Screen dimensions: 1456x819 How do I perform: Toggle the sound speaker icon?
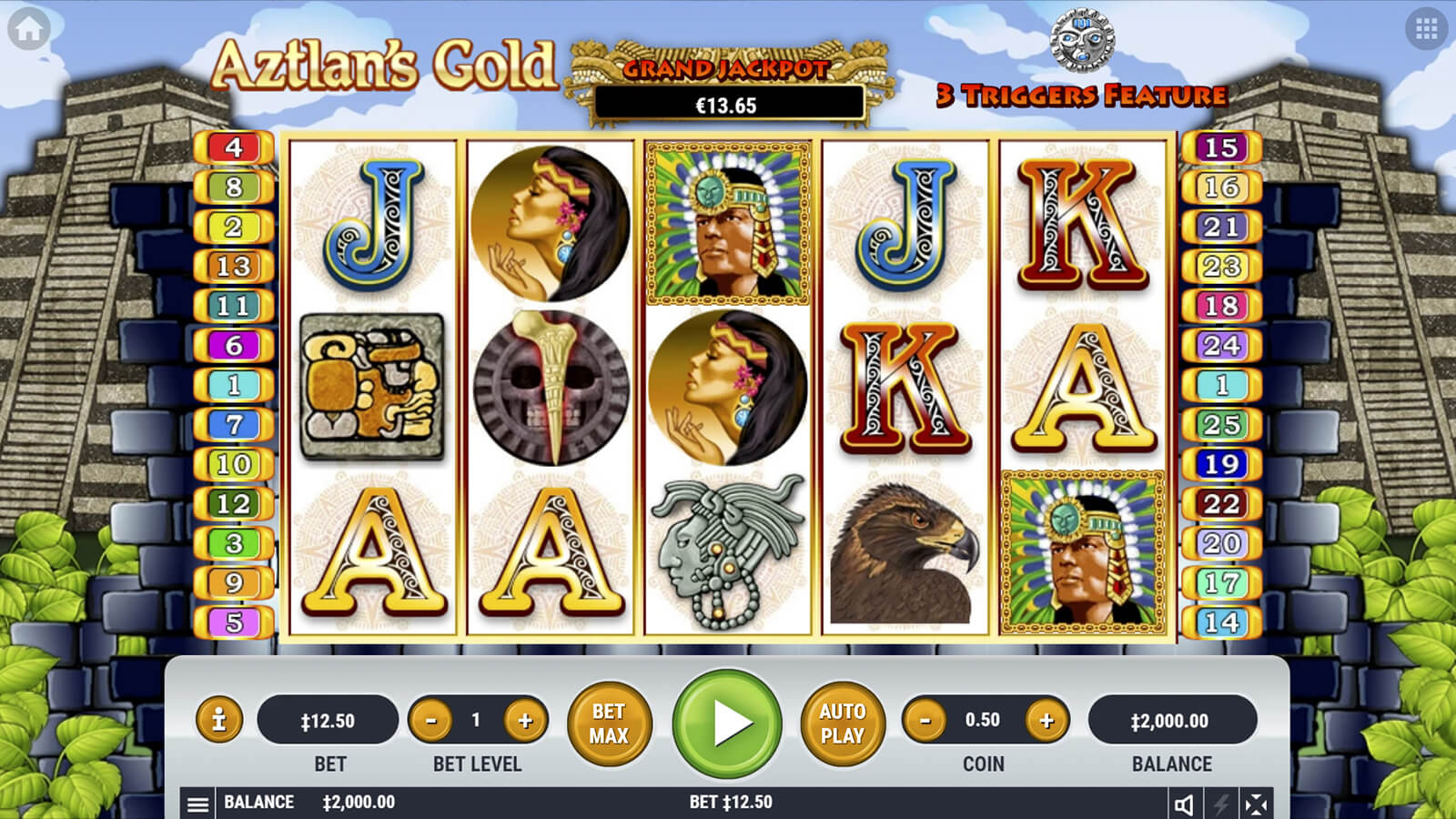pos(1184,804)
